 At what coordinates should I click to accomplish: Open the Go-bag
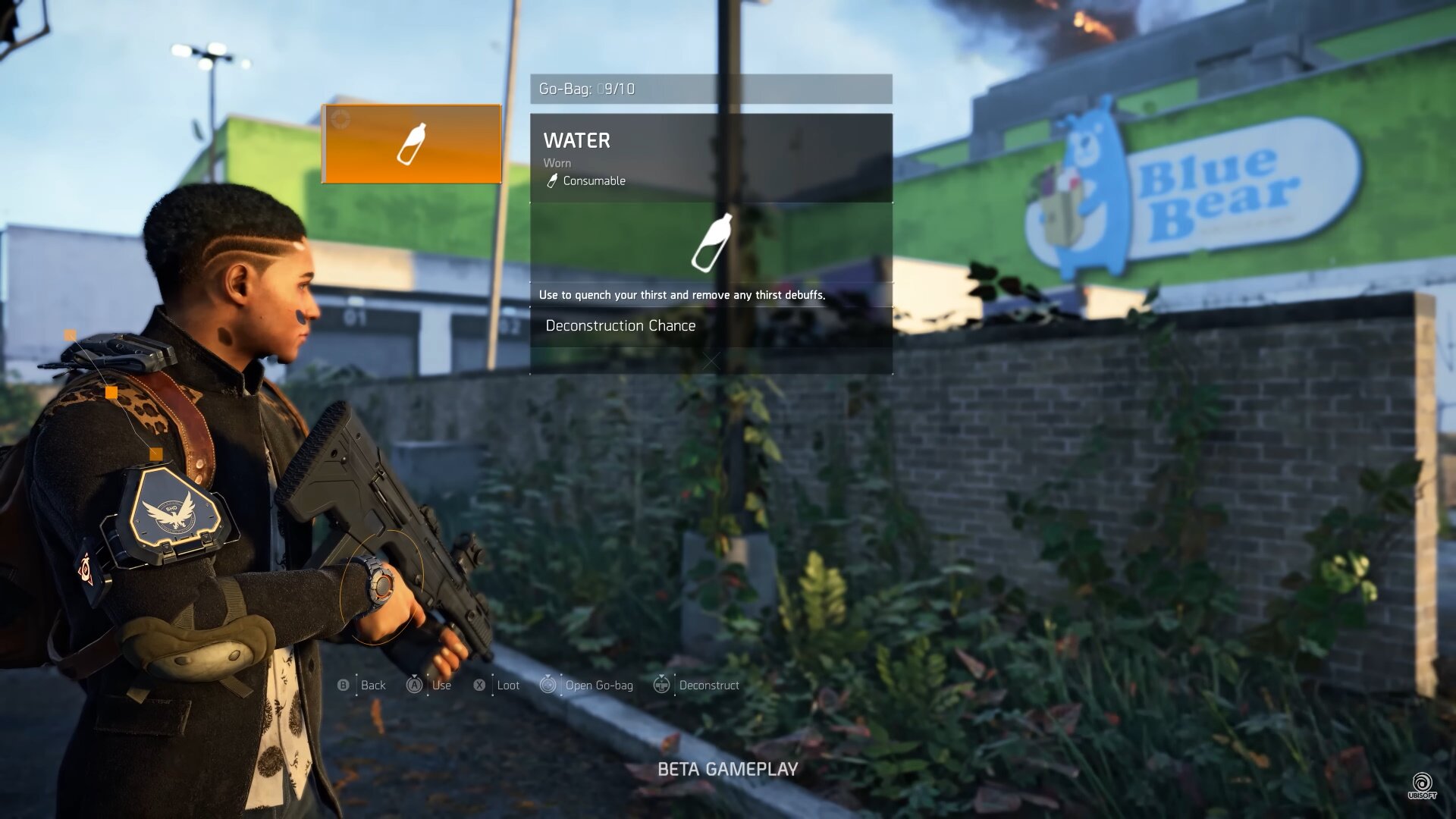point(587,686)
